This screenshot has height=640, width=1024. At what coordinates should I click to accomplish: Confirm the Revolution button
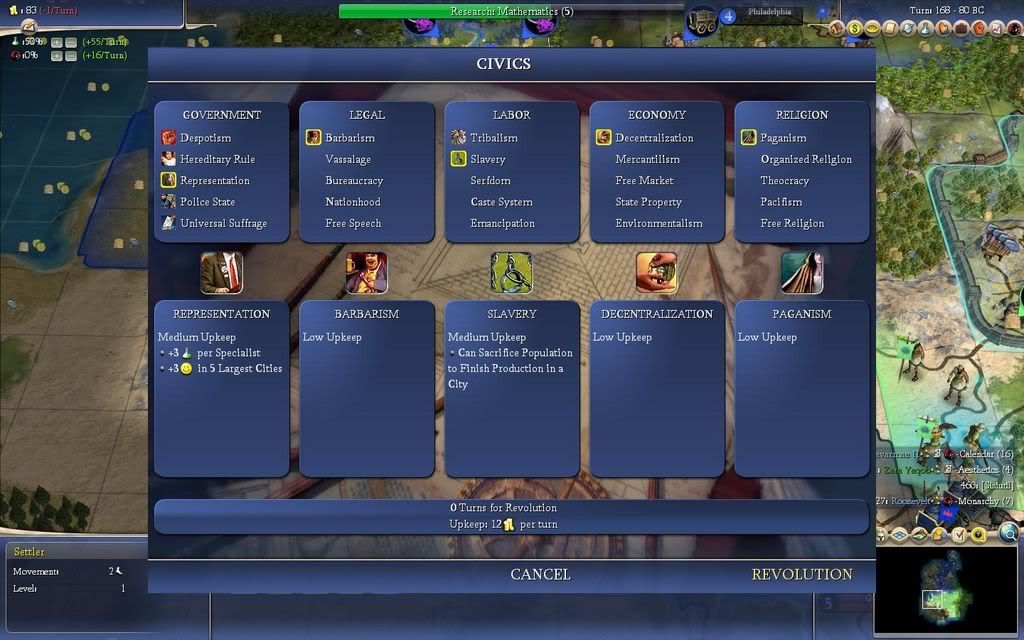point(801,574)
